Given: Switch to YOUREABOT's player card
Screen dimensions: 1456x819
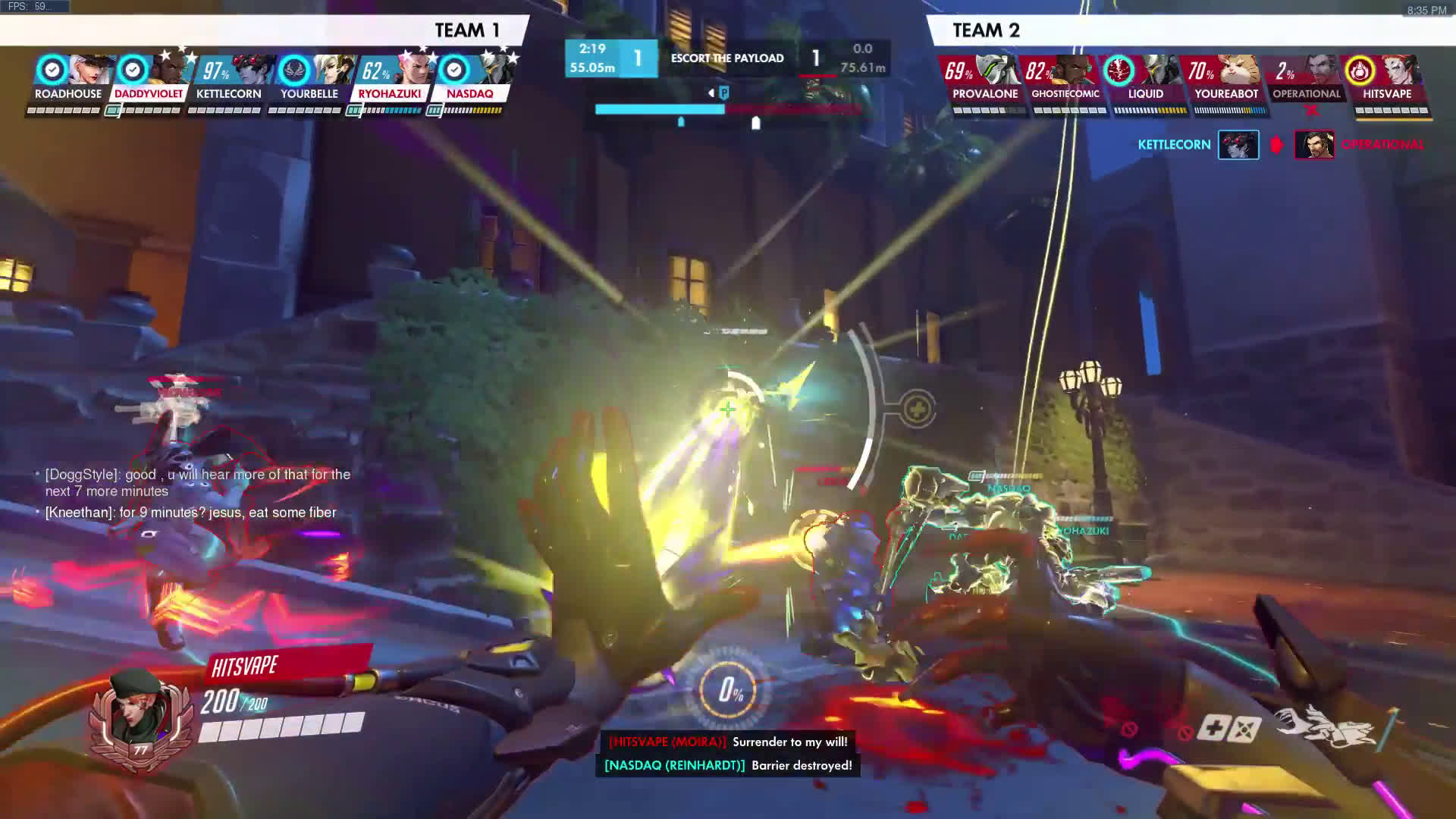Looking at the screenshot, I should [x=1226, y=80].
